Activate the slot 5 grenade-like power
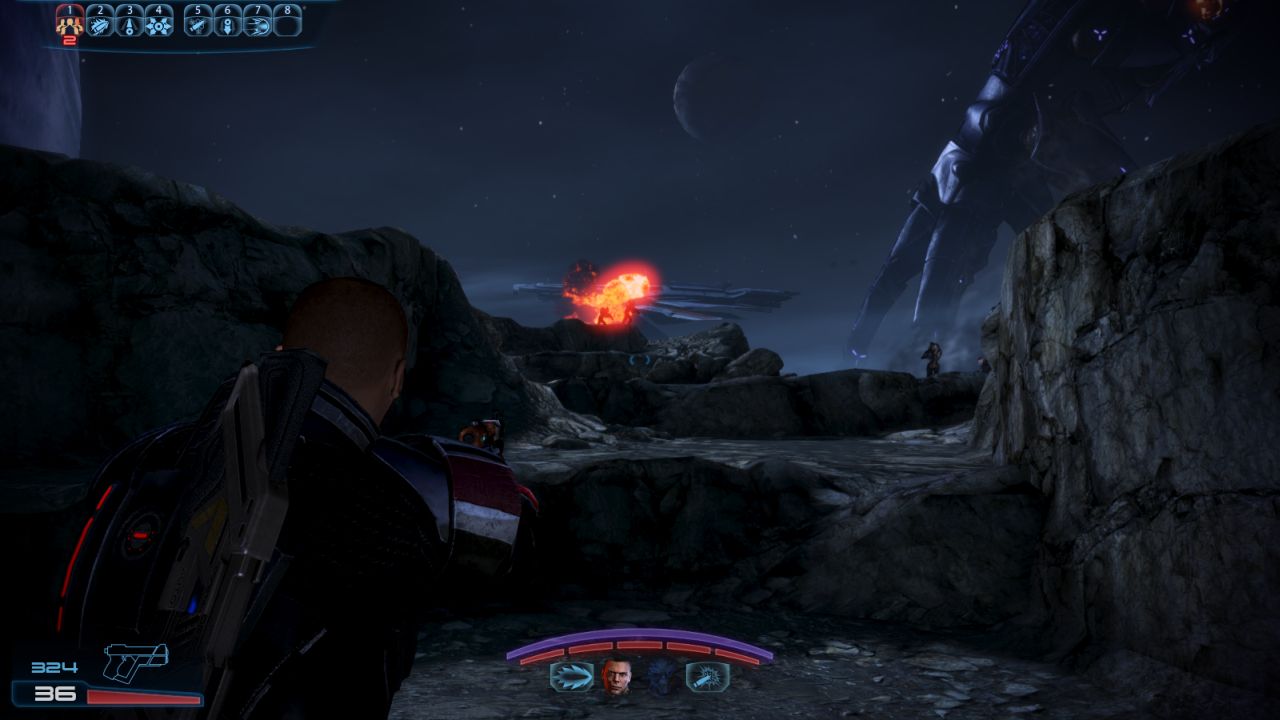1280x720 pixels. (x=198, y=23)
